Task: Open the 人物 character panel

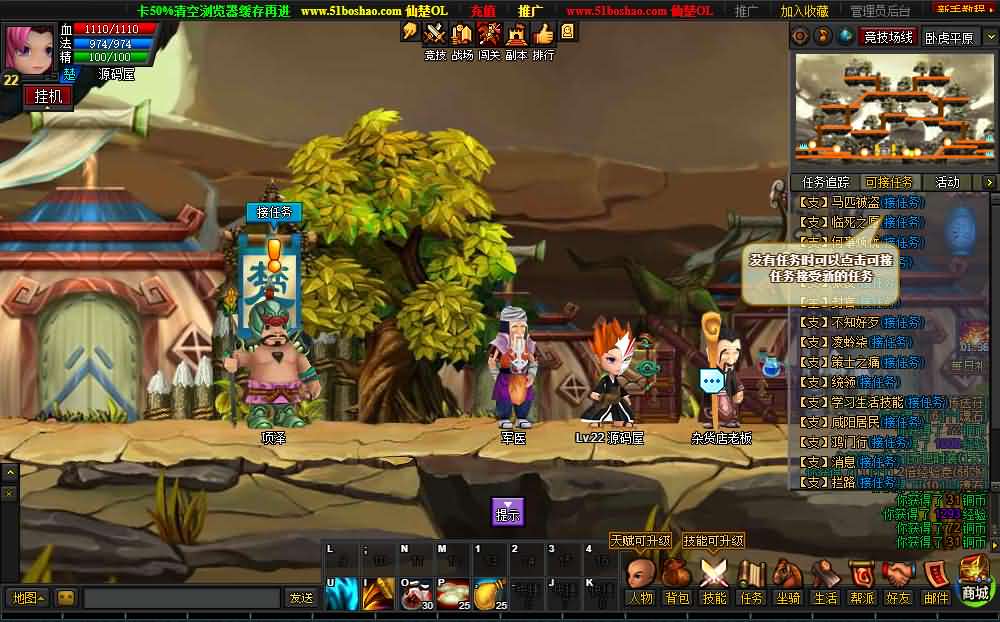Action: point(640,576)
